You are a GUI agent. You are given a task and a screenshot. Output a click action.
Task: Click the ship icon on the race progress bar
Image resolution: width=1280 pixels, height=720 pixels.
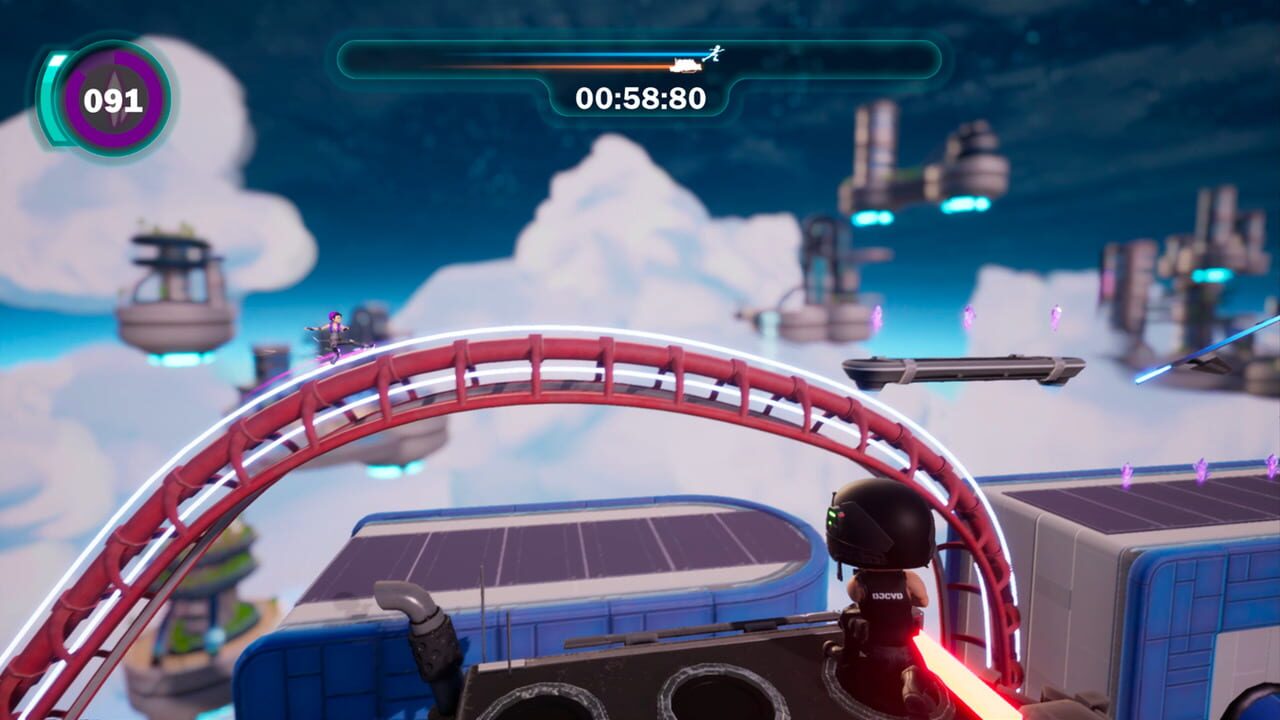(x=686, y=65)
